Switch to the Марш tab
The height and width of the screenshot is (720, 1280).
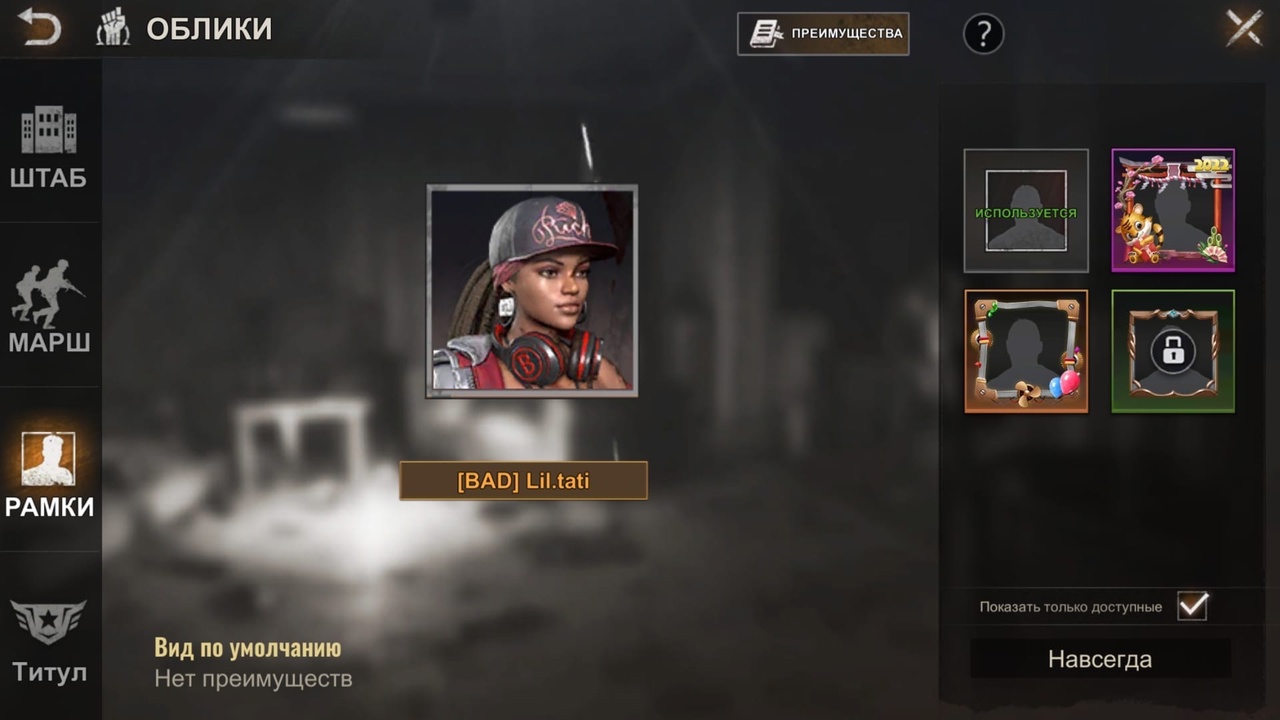point(49,307)
